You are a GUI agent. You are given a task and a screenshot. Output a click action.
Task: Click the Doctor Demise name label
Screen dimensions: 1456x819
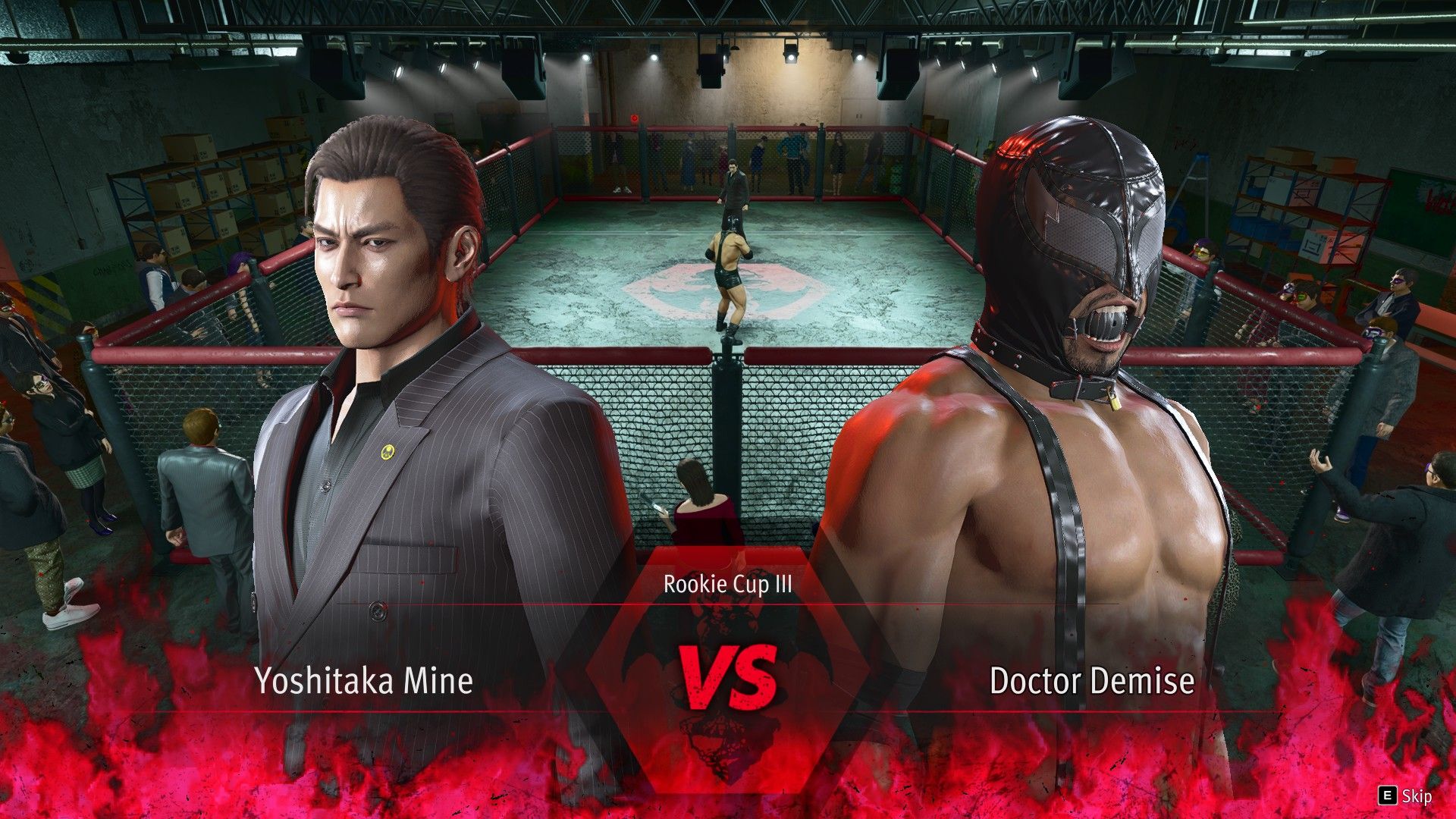pos(1092,680)
